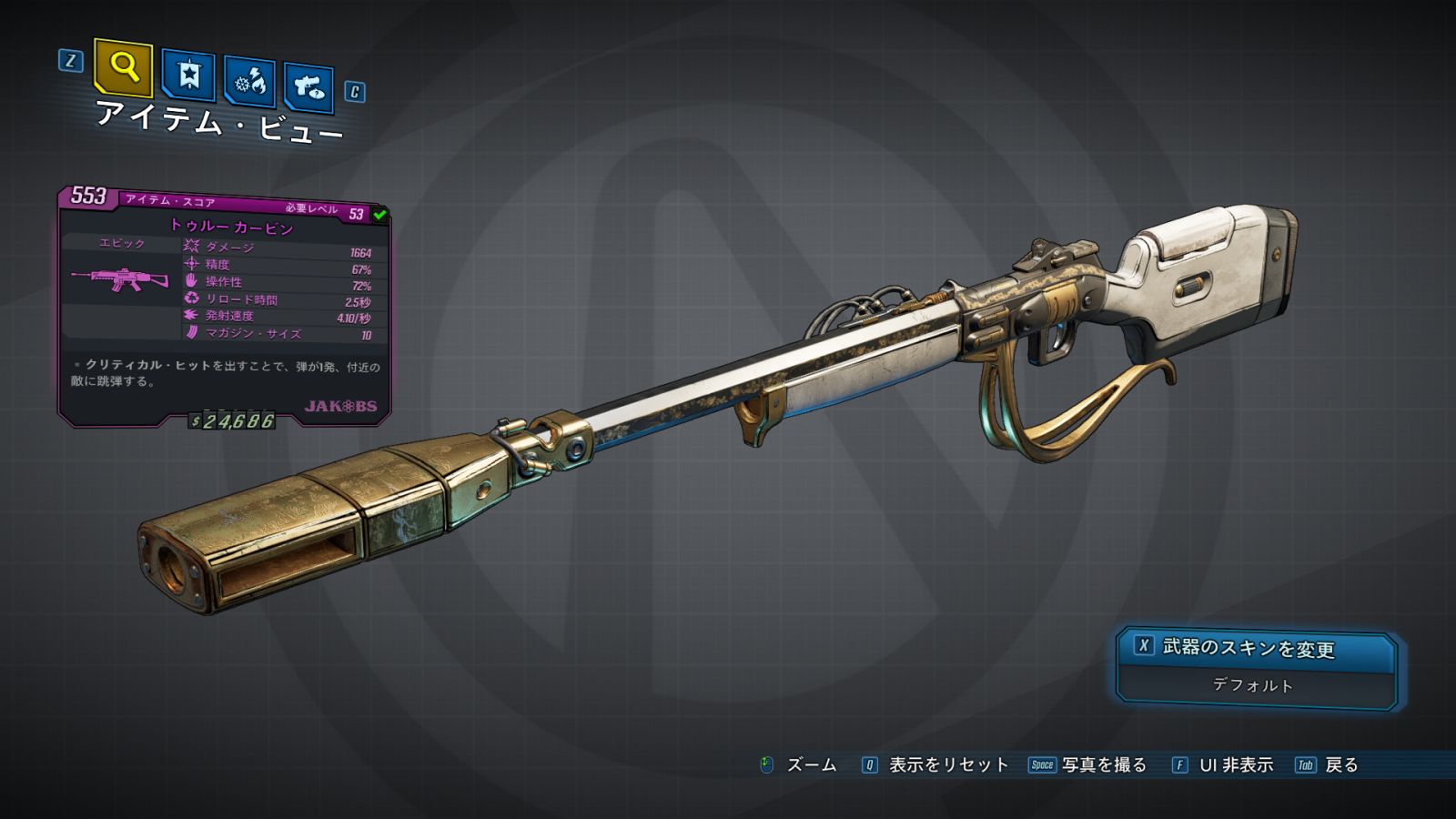1456x819 pixels.
Task: Select the UI 非表示 hide option
Action: coord(1223,765)
